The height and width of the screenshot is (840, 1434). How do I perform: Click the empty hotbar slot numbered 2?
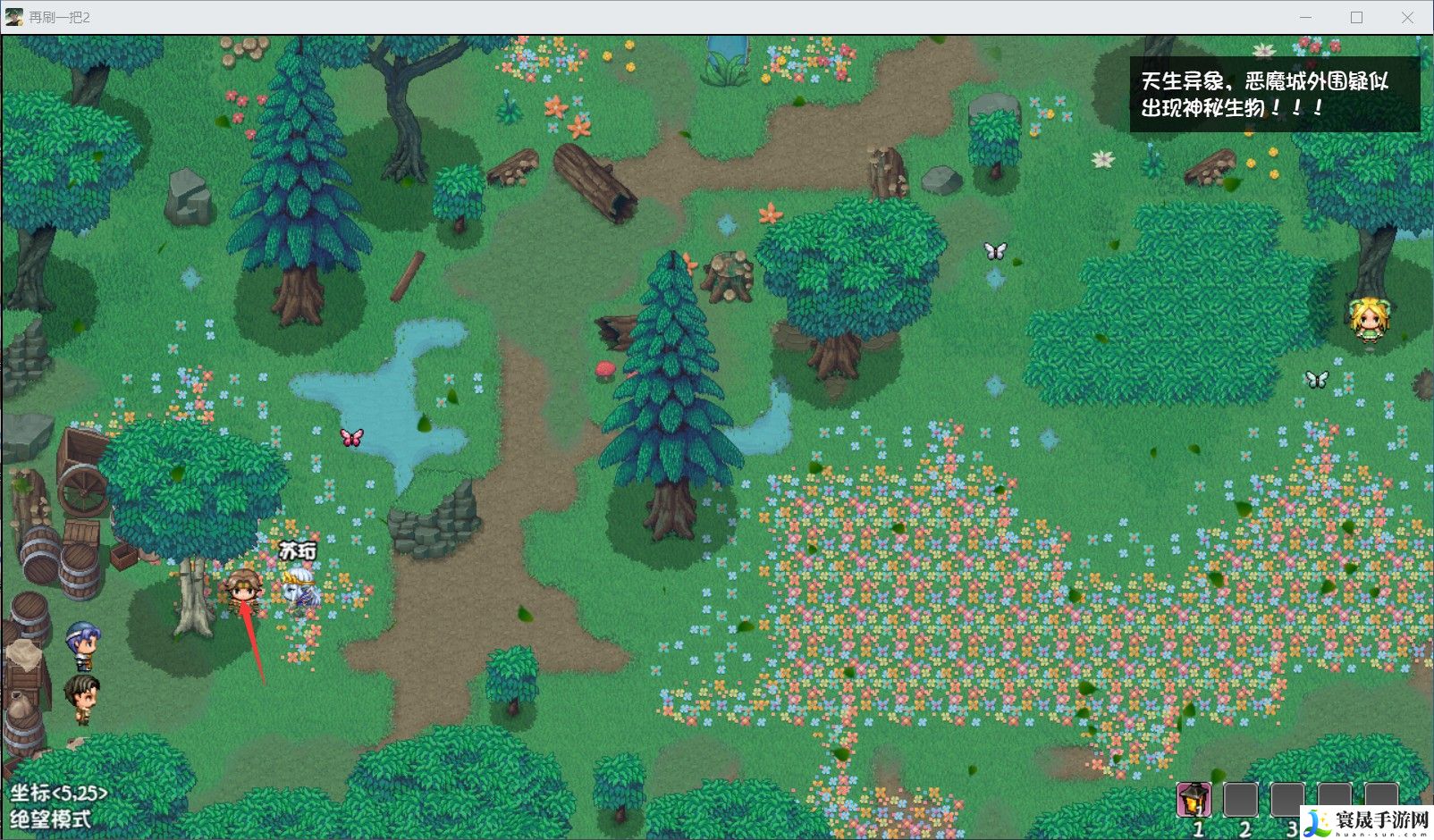pos(1240,799)
